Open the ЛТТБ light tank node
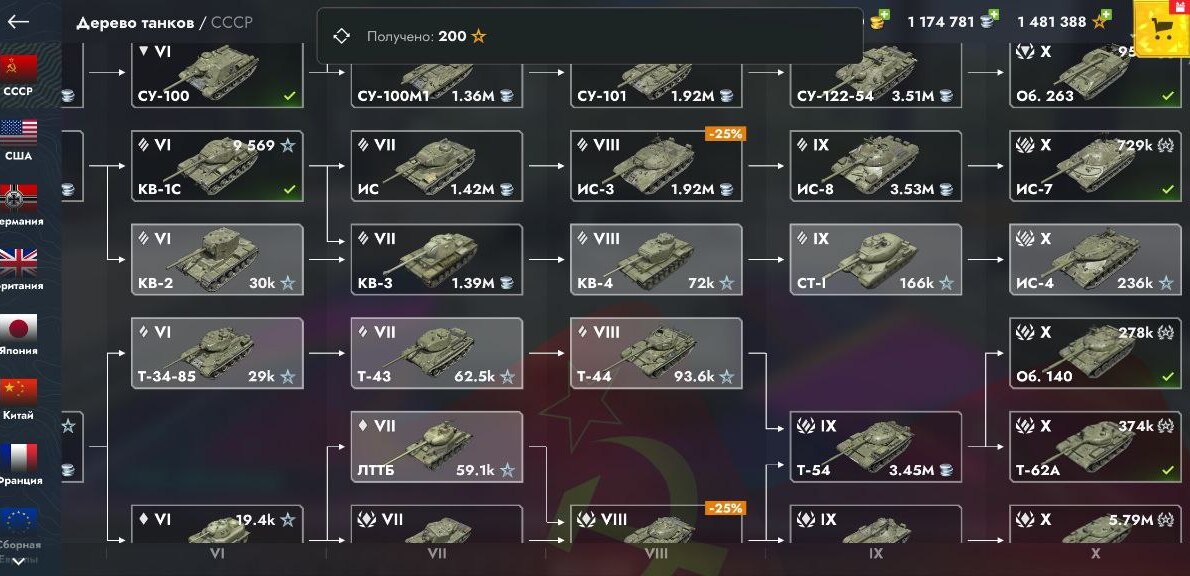The width and height of the screenshot is (1190, 576). tap(437, 446)
